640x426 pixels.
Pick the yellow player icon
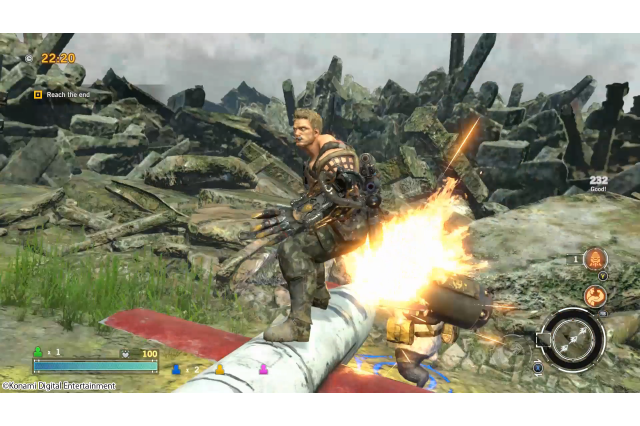click(219, 369)
